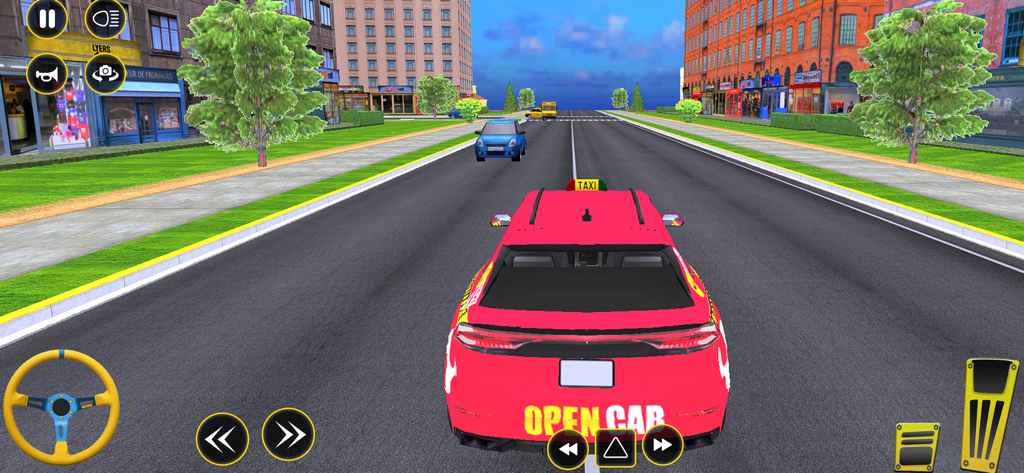Viewport: 1024px width, 473px height.
Task: Step on the brake pedal
Action: (916, 446)
